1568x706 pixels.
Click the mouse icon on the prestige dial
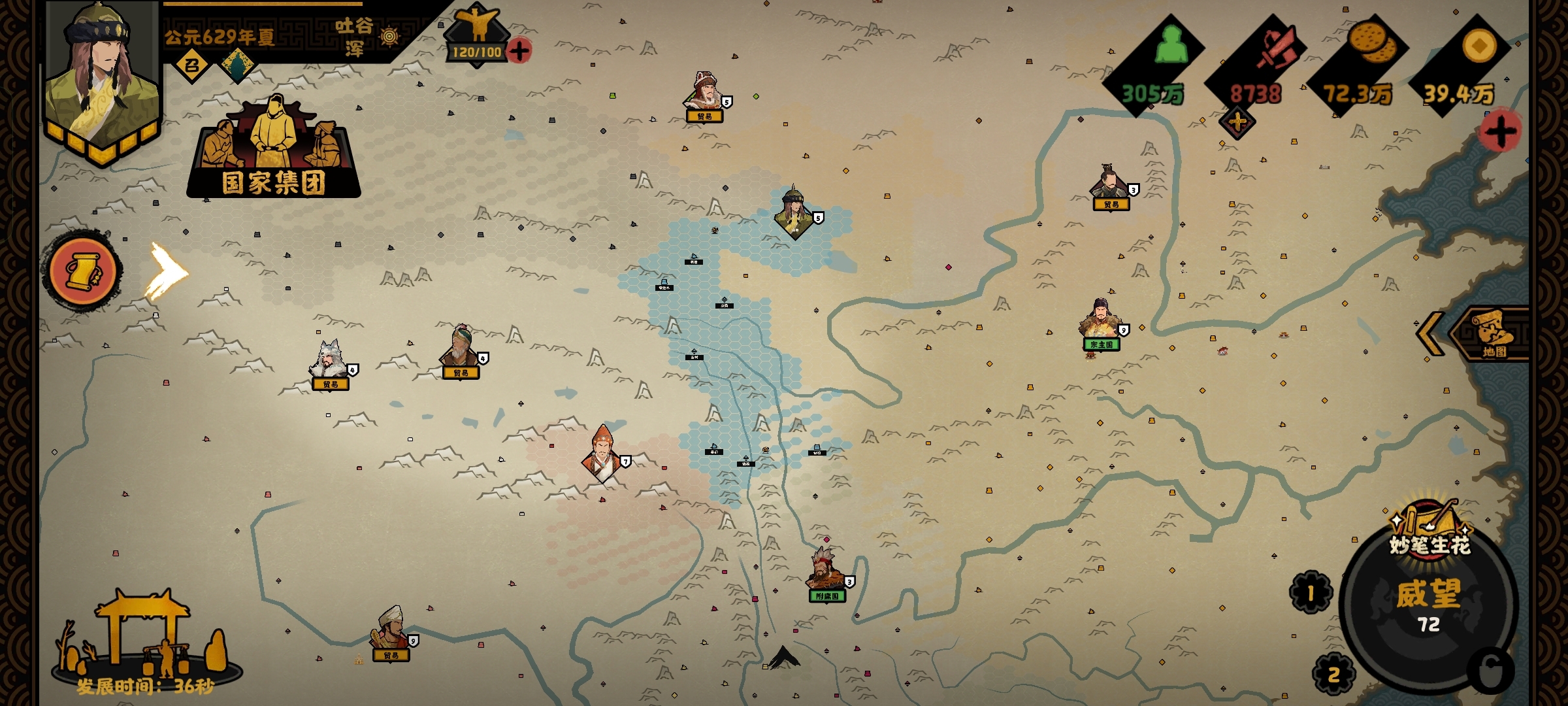(1491, 672)
